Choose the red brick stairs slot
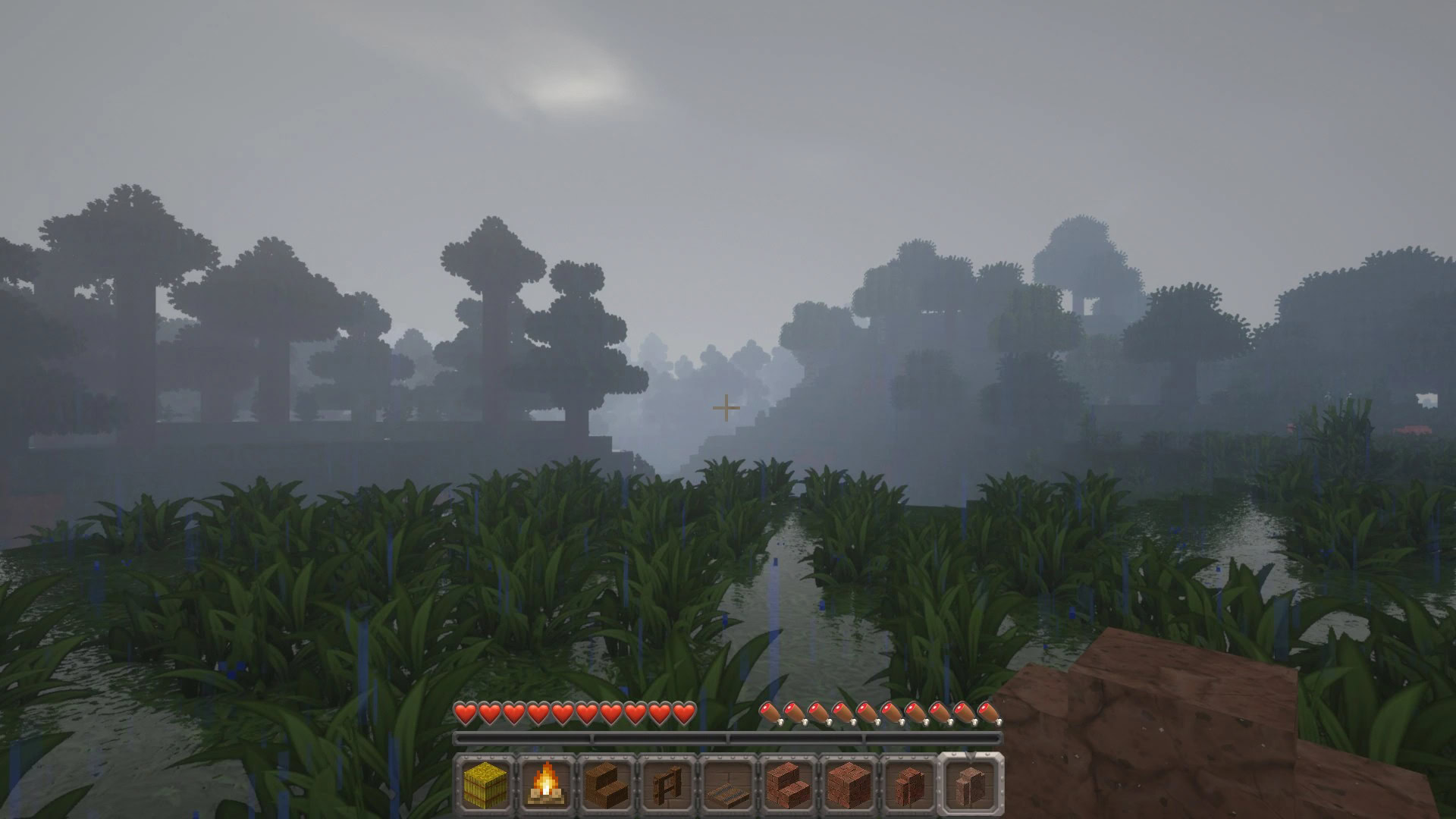The image size is (1456, 819). tap(789, 784)
